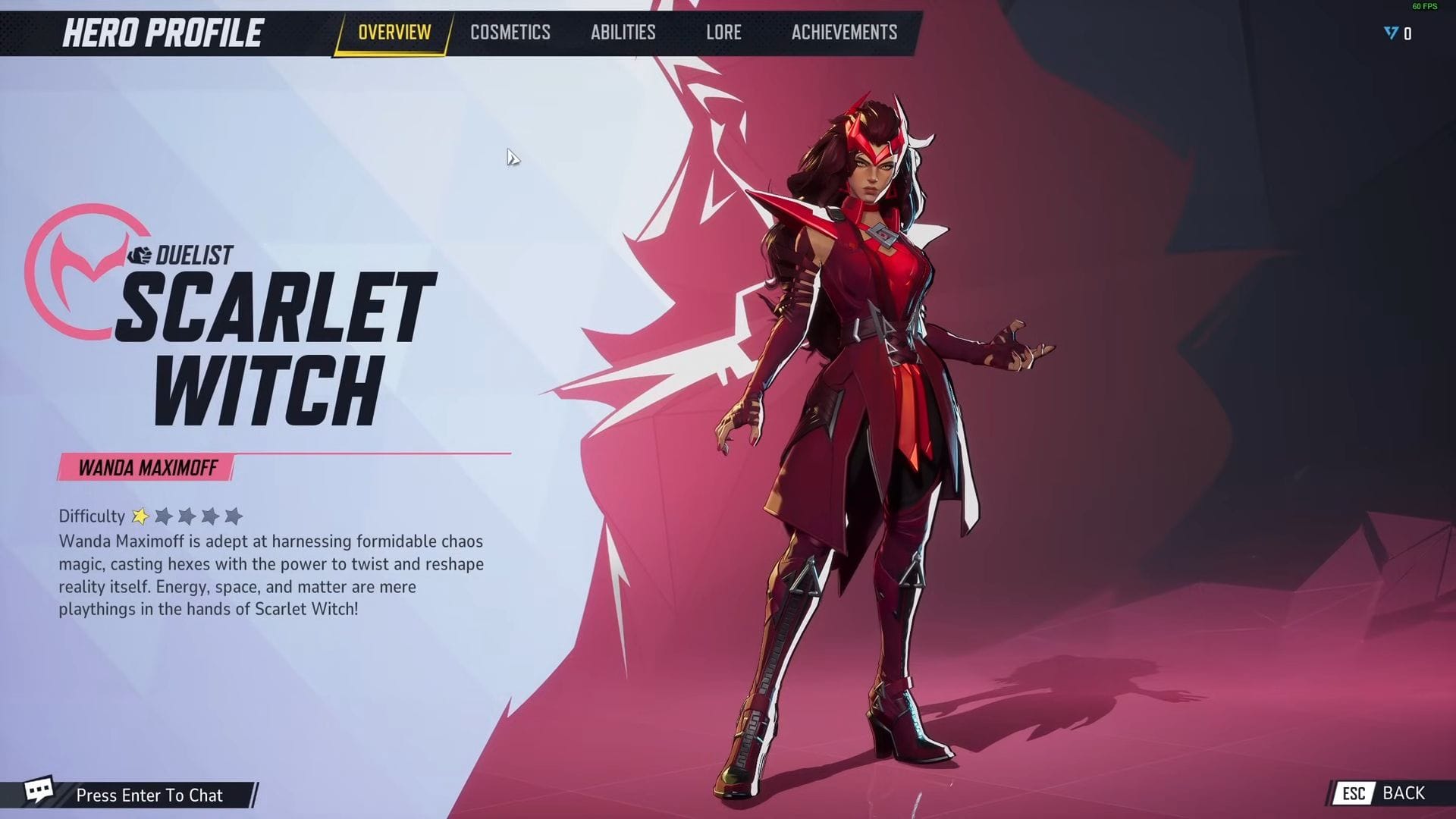Switch to the Cosmetics tab
Image resolution: width=1456 pixels, height=819 pixels.
(x=510, y=32)
